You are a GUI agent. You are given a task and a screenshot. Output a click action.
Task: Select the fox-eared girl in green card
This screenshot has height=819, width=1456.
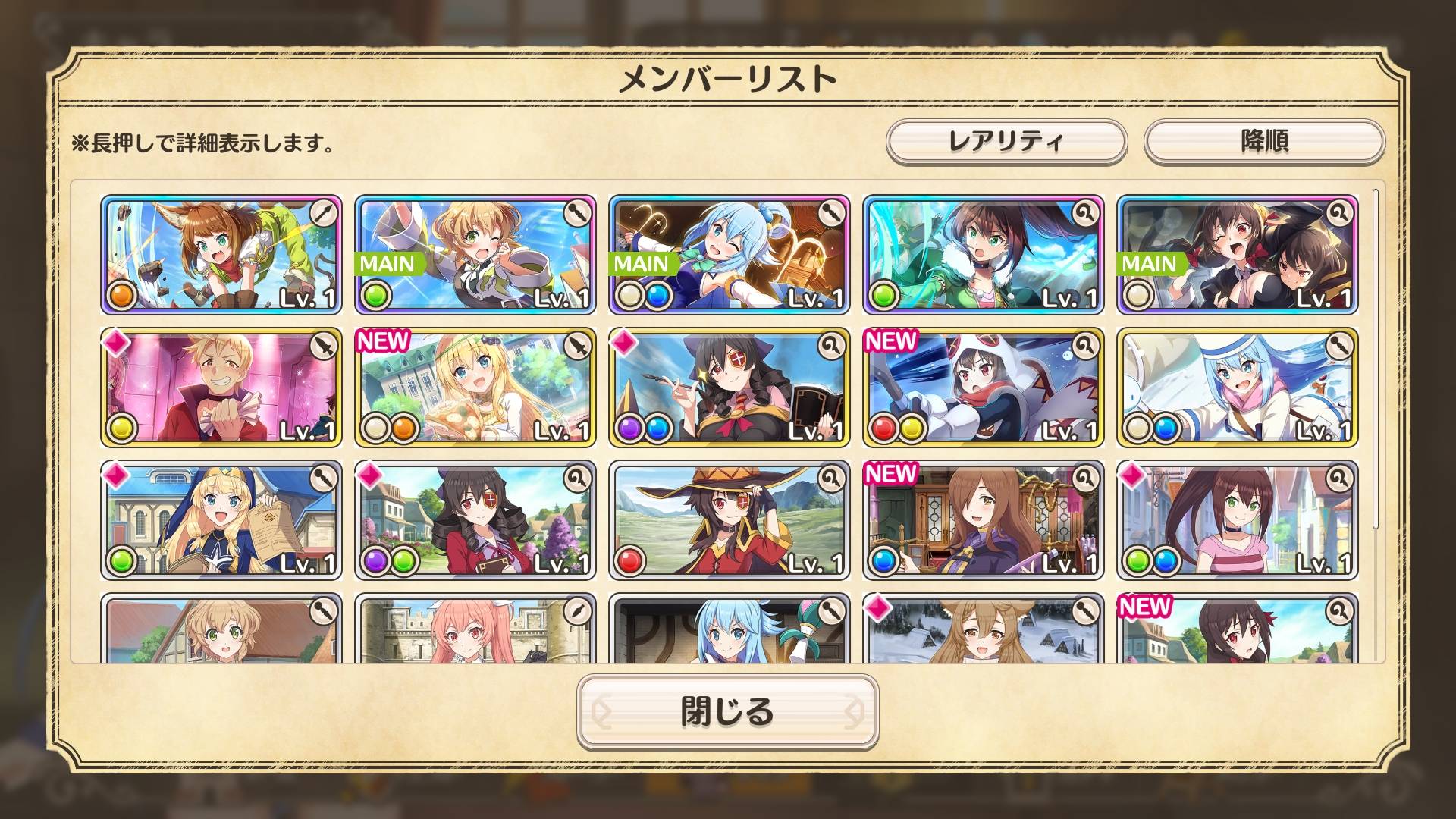pyautogui.click(x=221, y=254)
